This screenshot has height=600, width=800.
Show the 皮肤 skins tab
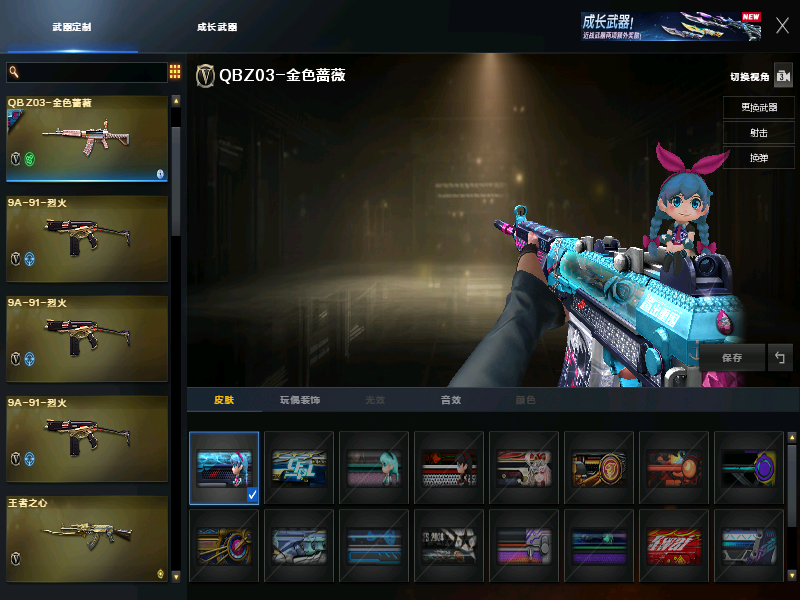pos(224,400)
